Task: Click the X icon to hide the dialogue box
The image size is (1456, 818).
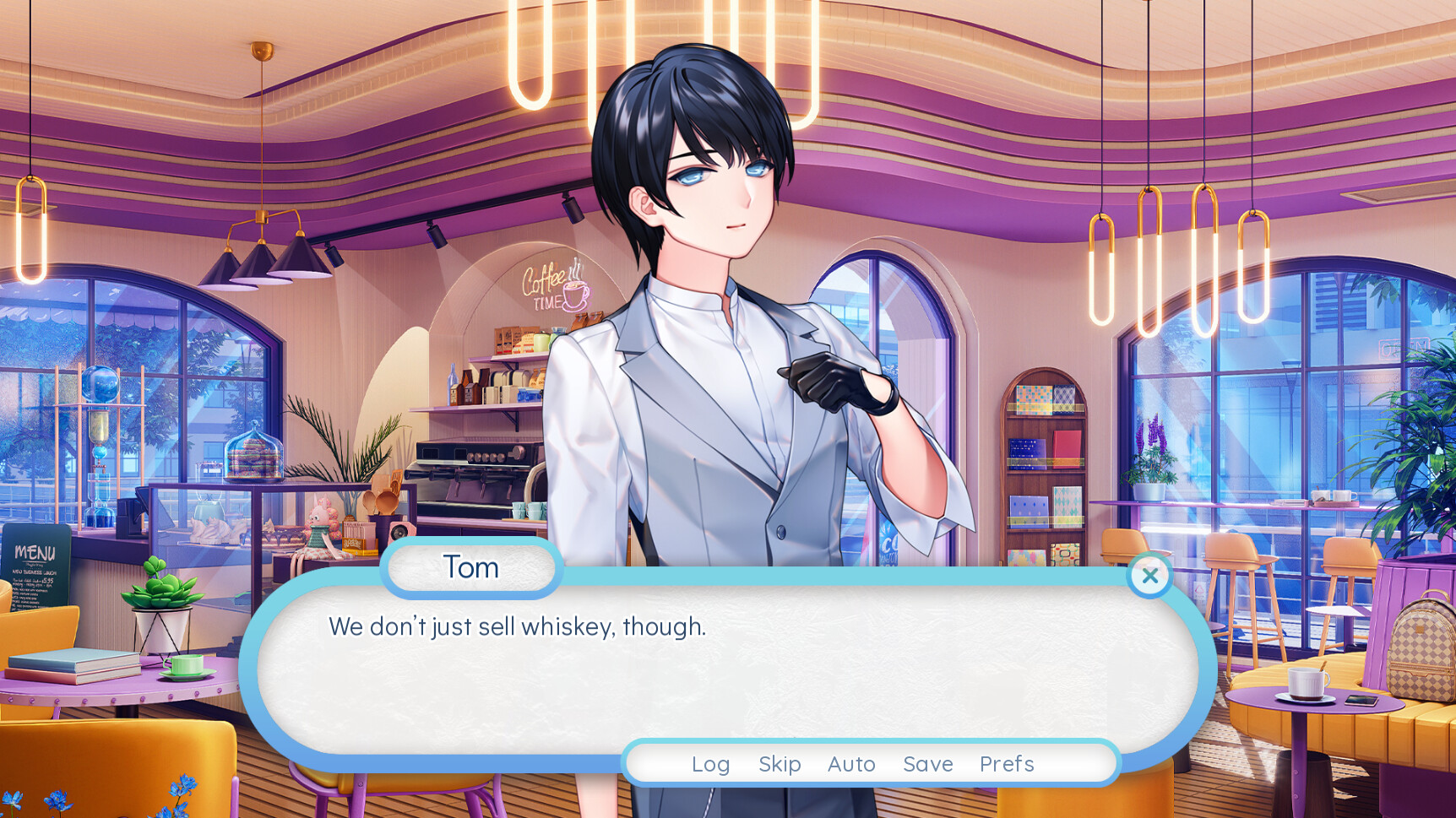Action: pos(1149,576)
